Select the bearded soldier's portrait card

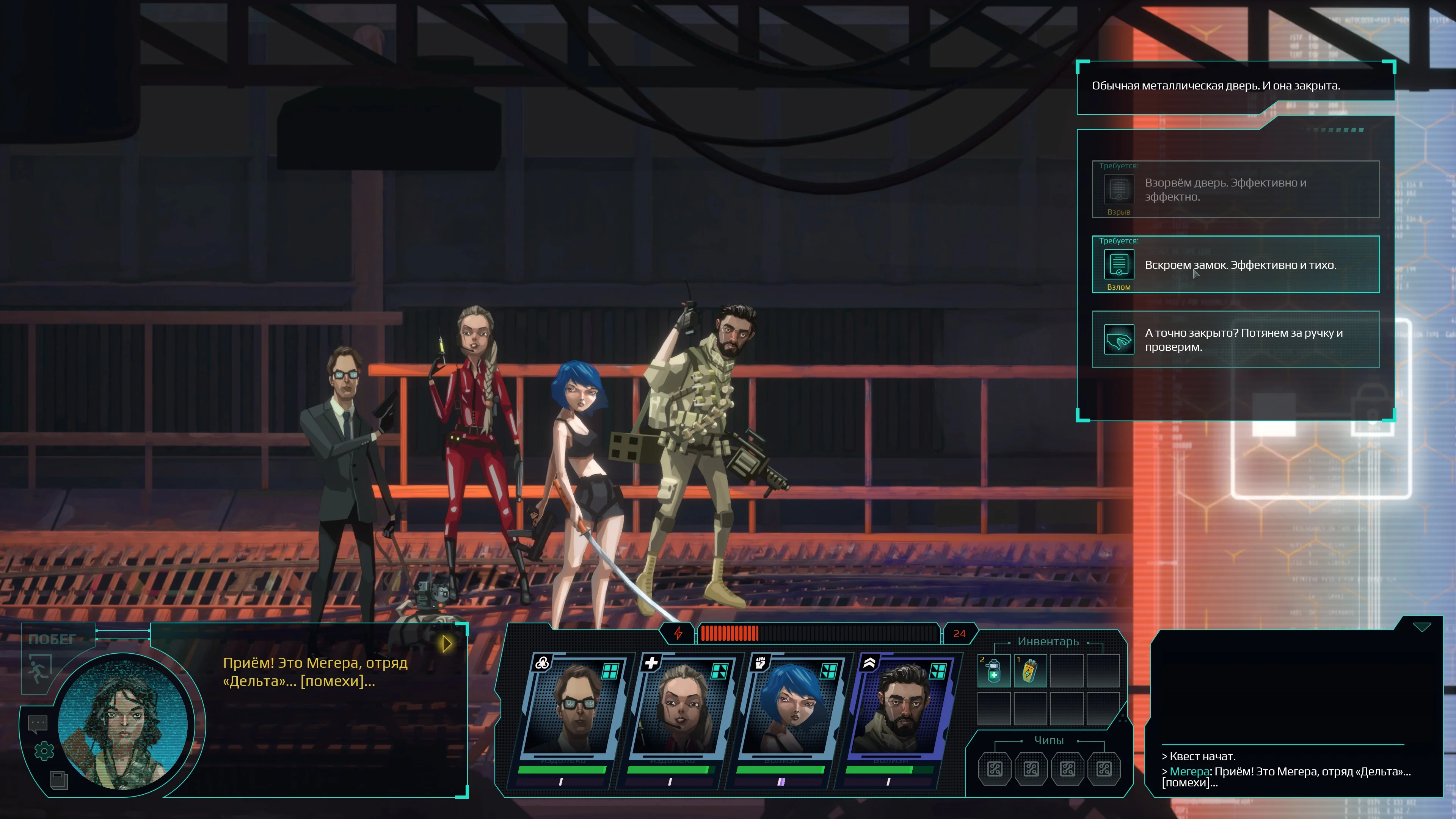(x=901, y=706)
